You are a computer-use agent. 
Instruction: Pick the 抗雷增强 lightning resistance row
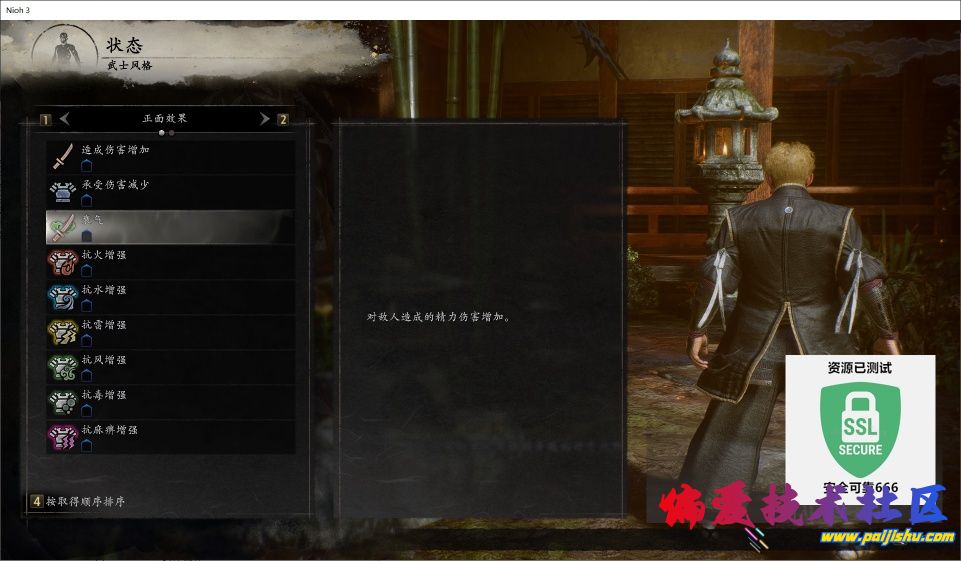tap(170, 332)
